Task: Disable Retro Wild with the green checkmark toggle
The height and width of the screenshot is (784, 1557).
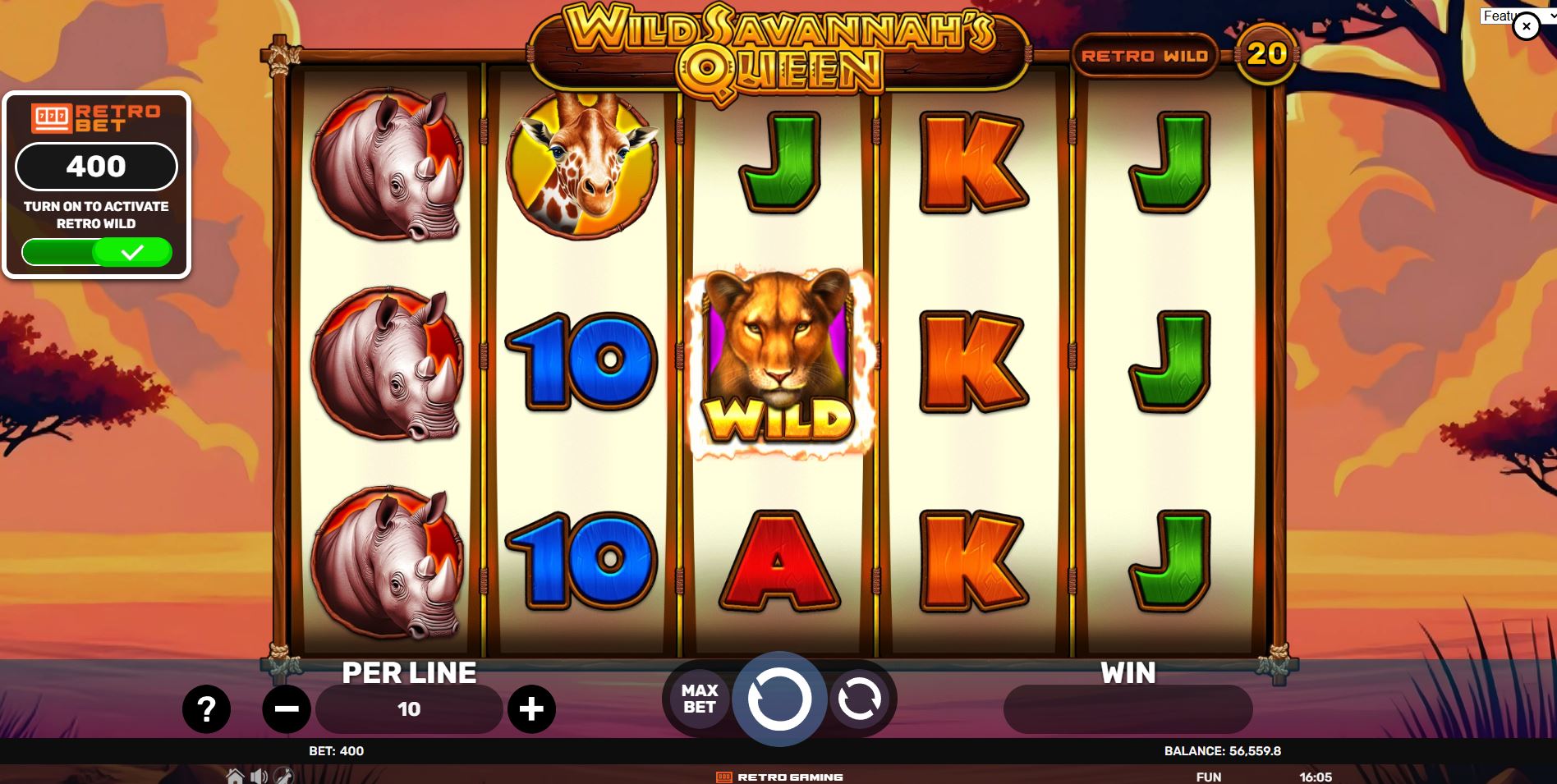Action: 134,252
